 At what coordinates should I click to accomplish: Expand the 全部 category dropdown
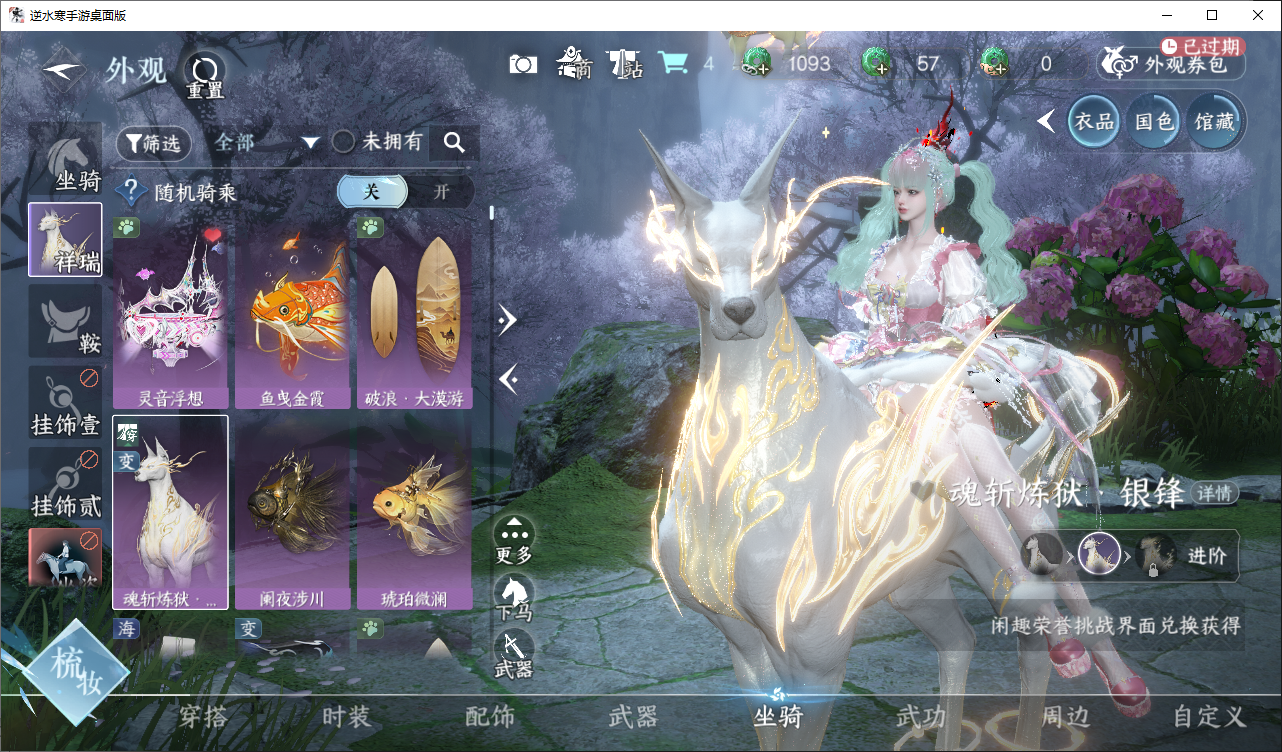[265, 143]
